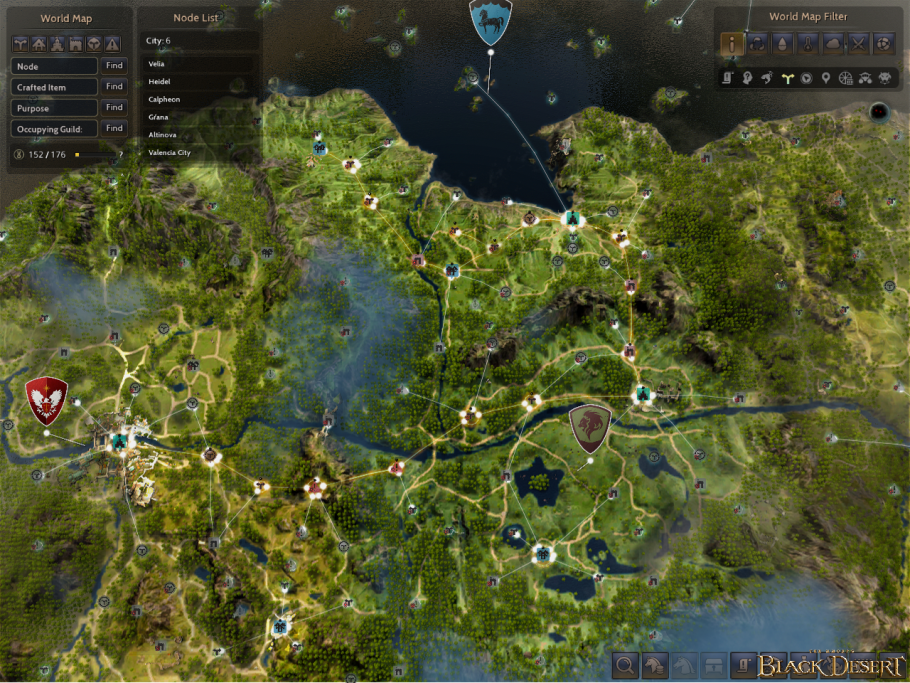Open the magnifying glass search tool
The image size is (910, 683).
pyautogui.click(x=625, y=665)
